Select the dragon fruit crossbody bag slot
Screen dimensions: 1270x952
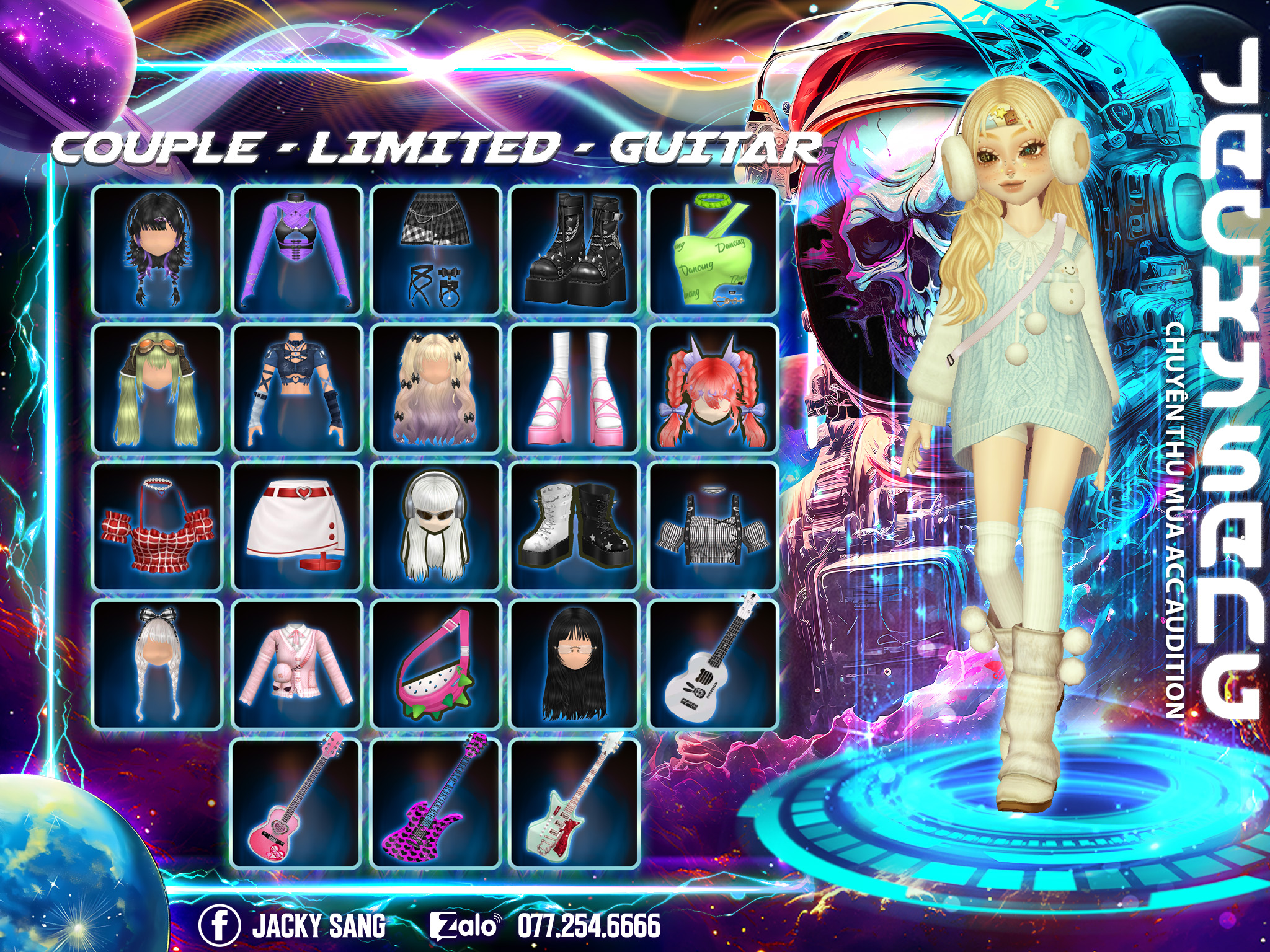coord(436,664)
